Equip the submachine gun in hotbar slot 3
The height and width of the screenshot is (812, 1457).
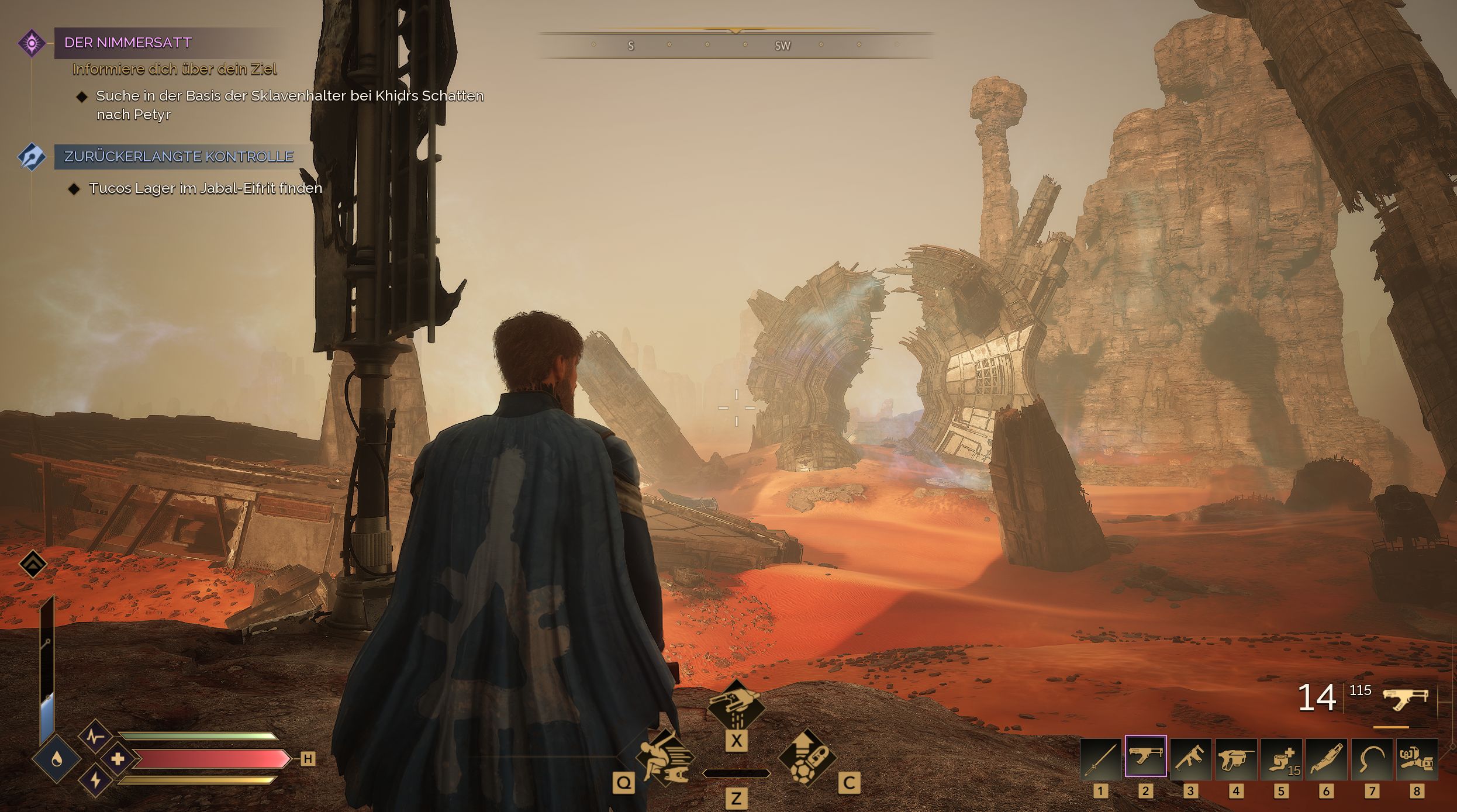[1190, 759]
